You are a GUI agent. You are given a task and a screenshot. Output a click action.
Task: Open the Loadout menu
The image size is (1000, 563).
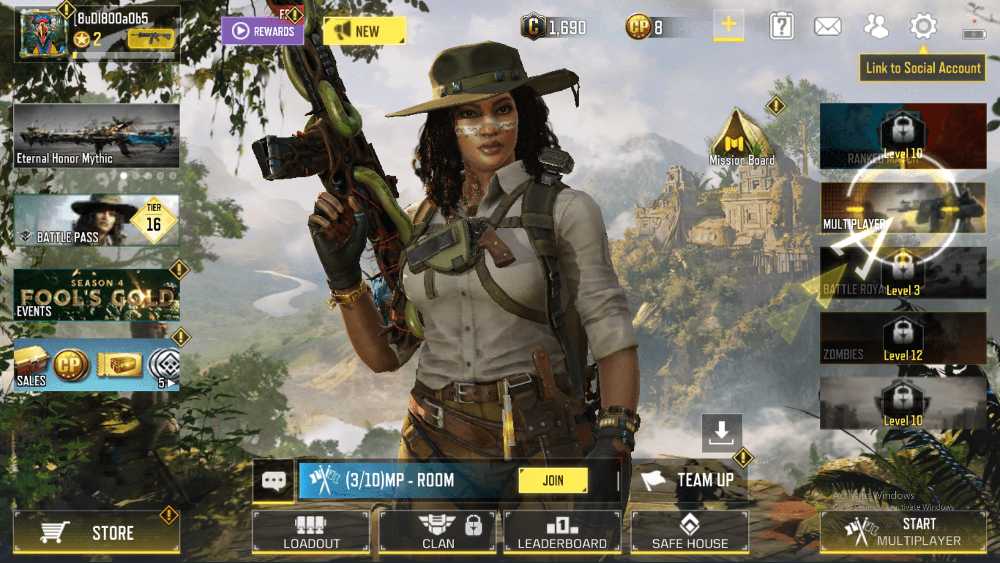[x=311, y=532]
